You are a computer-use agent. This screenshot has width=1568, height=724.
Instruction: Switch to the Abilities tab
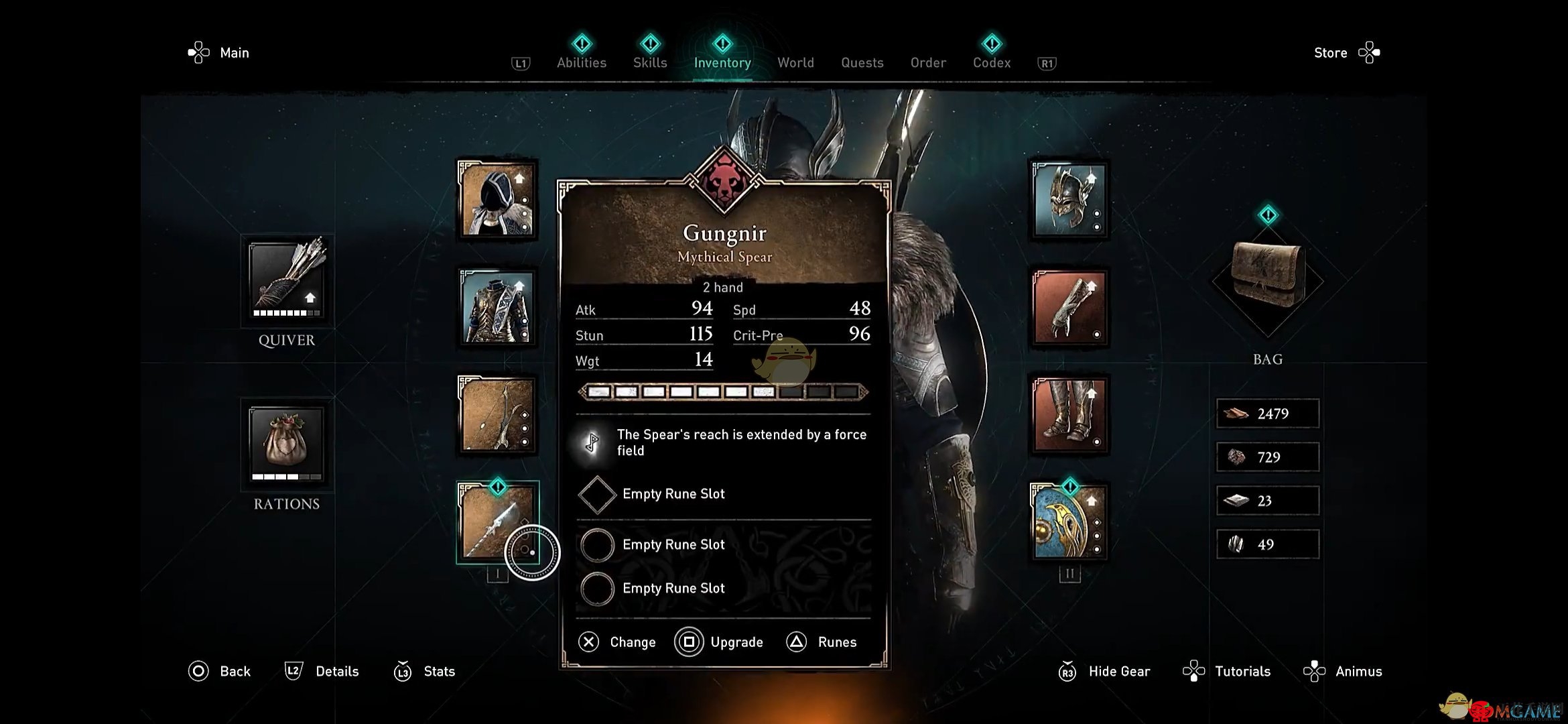point(581,62)
